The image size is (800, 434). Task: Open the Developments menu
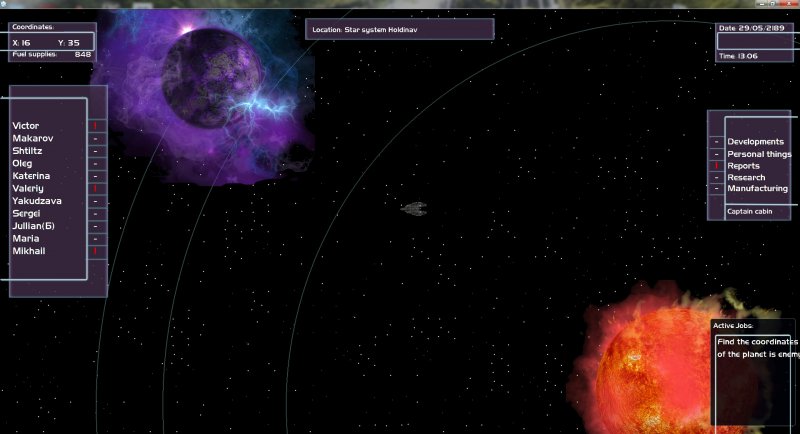(755, 142)
